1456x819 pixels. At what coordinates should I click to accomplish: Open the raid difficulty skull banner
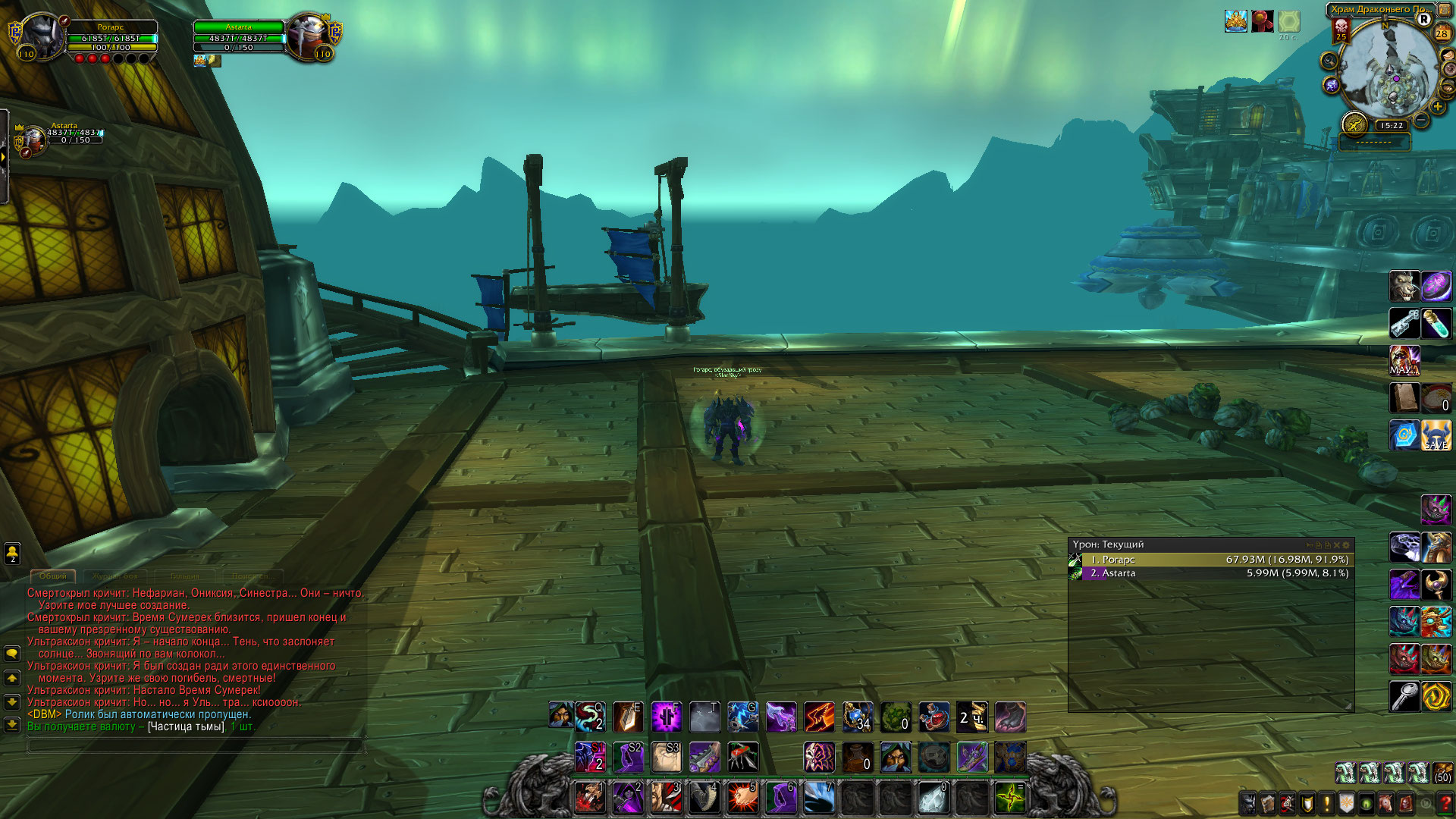point(1341,30)
